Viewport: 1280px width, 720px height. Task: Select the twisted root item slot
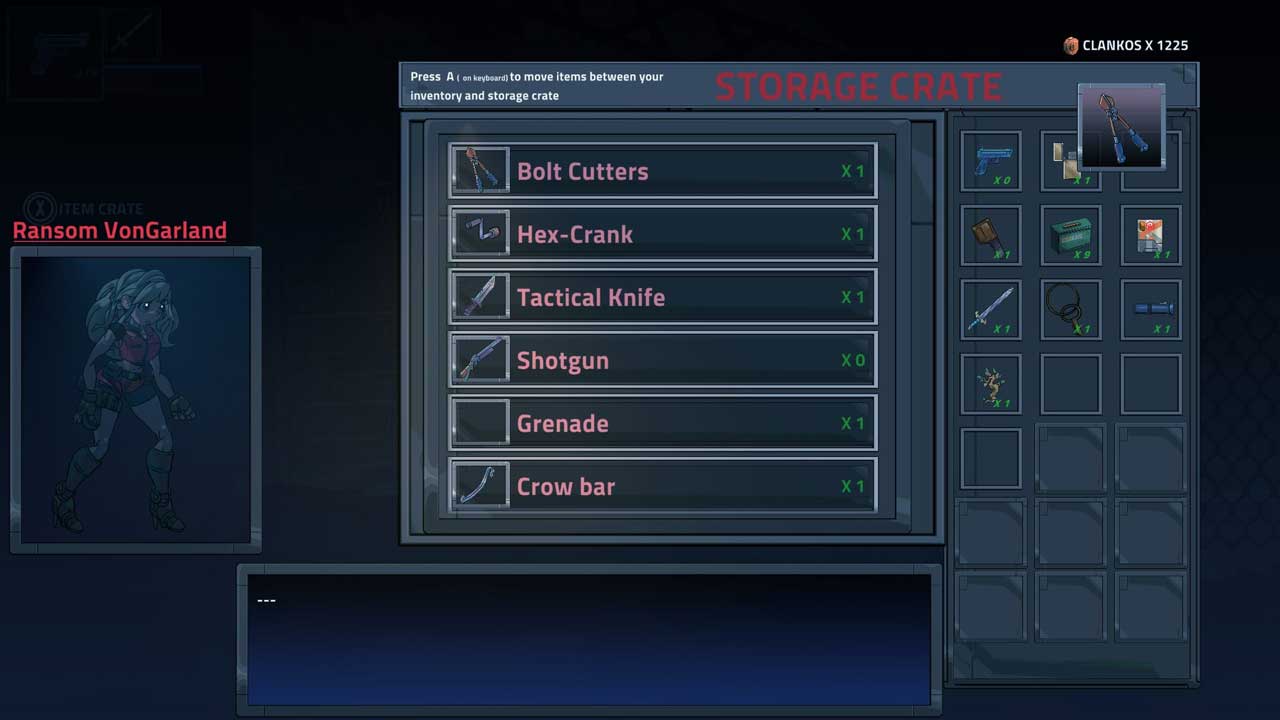click(x=991, y=384)
